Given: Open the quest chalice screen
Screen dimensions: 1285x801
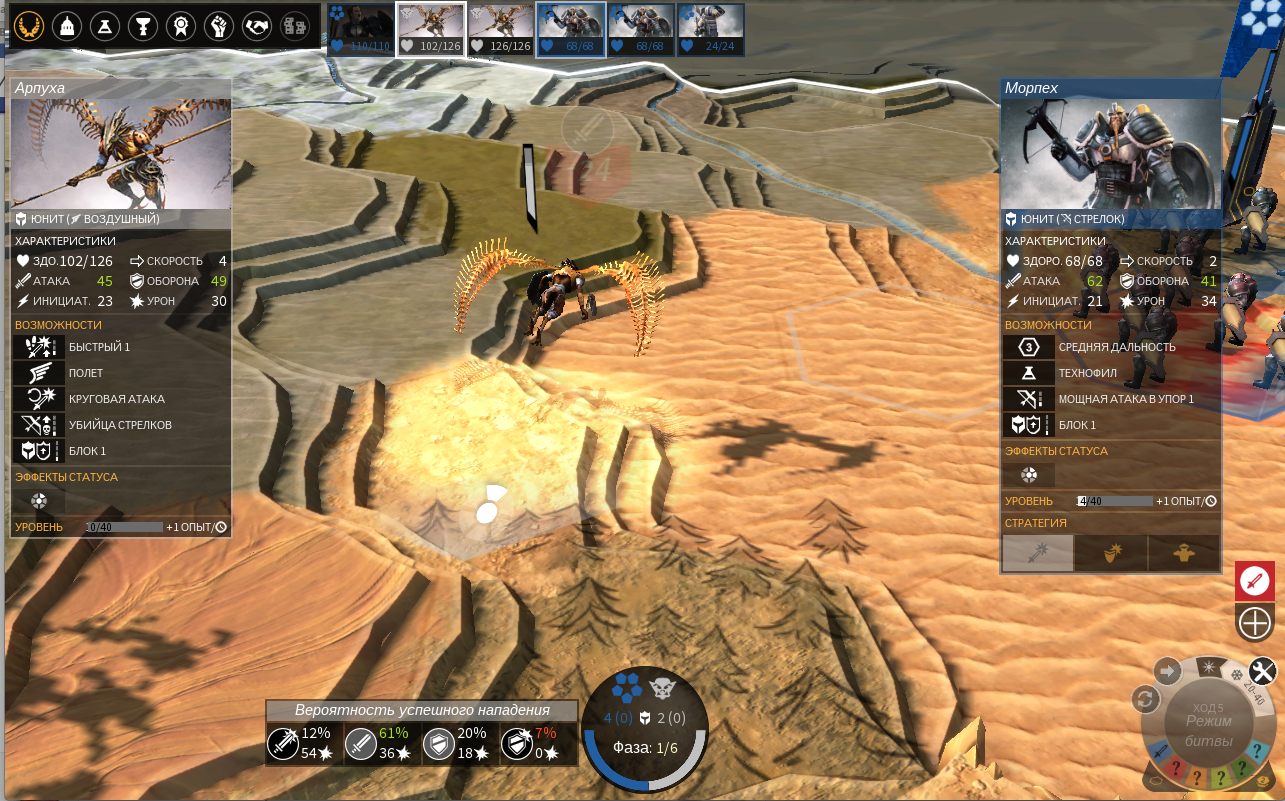Looking at the screenshot, I should tap(142, 25).
